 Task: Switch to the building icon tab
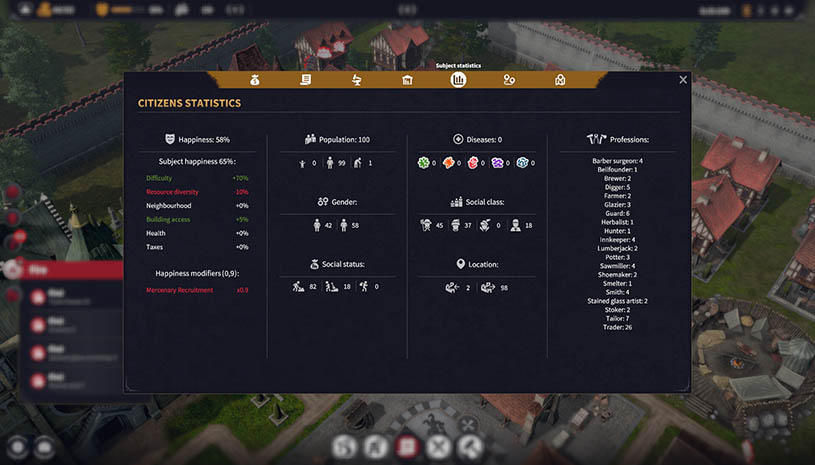(x=407, y=80)
